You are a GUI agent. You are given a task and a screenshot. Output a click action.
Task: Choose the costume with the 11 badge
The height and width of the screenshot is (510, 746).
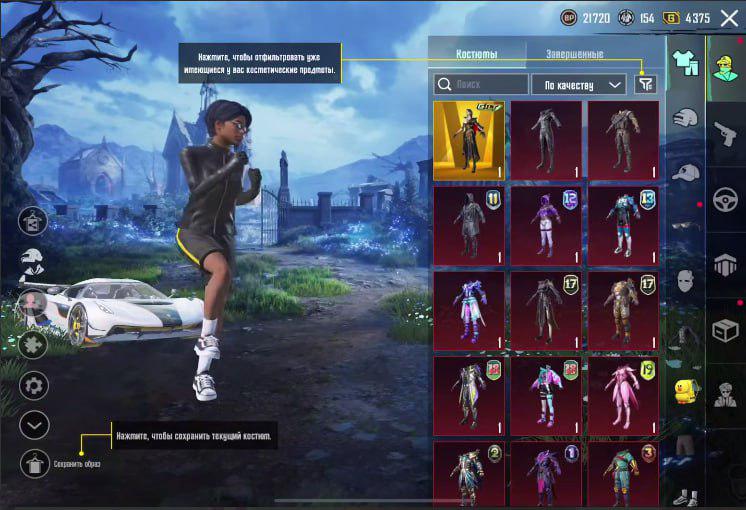pos(469,225)
